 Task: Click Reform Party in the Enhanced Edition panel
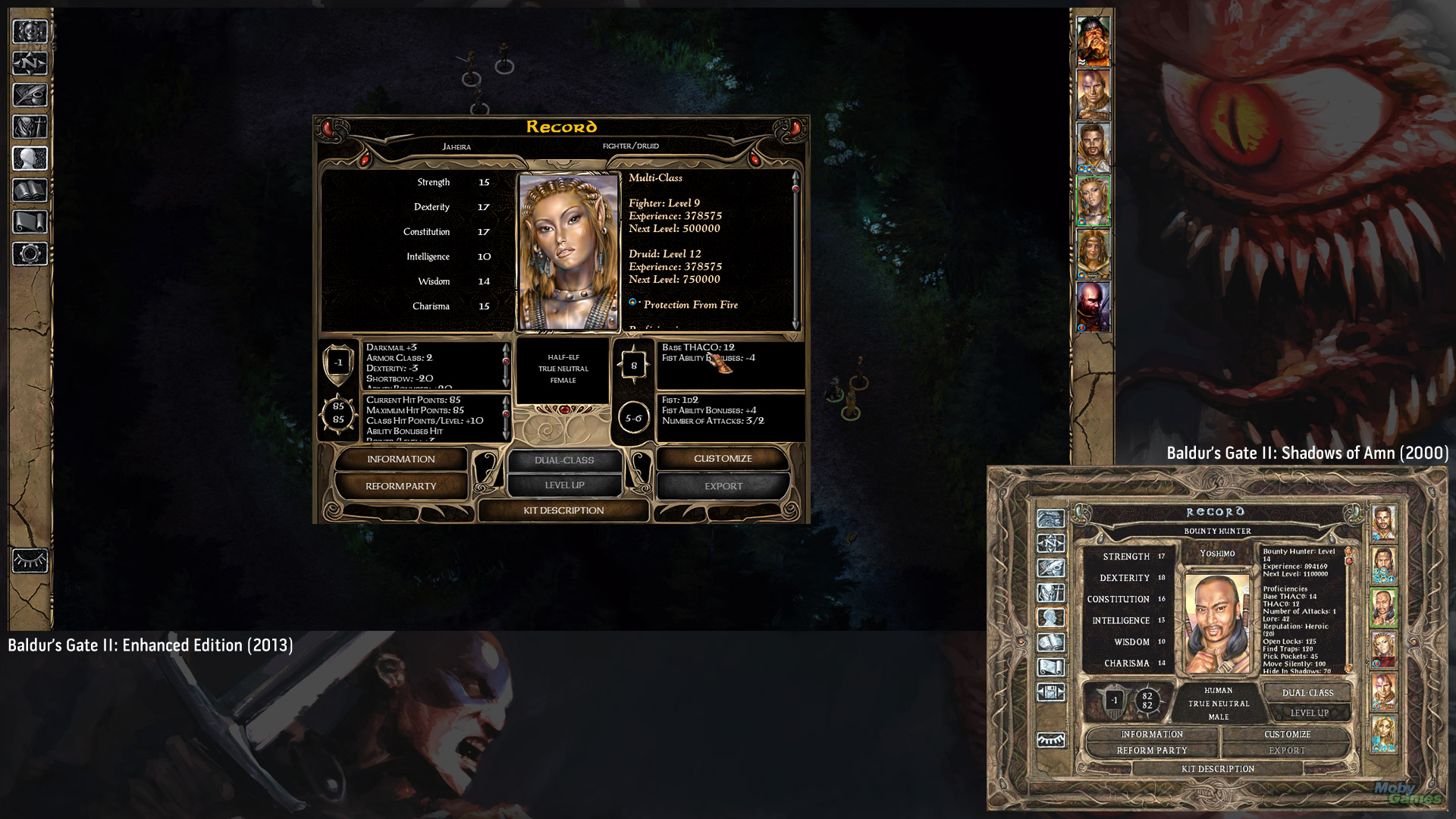point(400,486)
